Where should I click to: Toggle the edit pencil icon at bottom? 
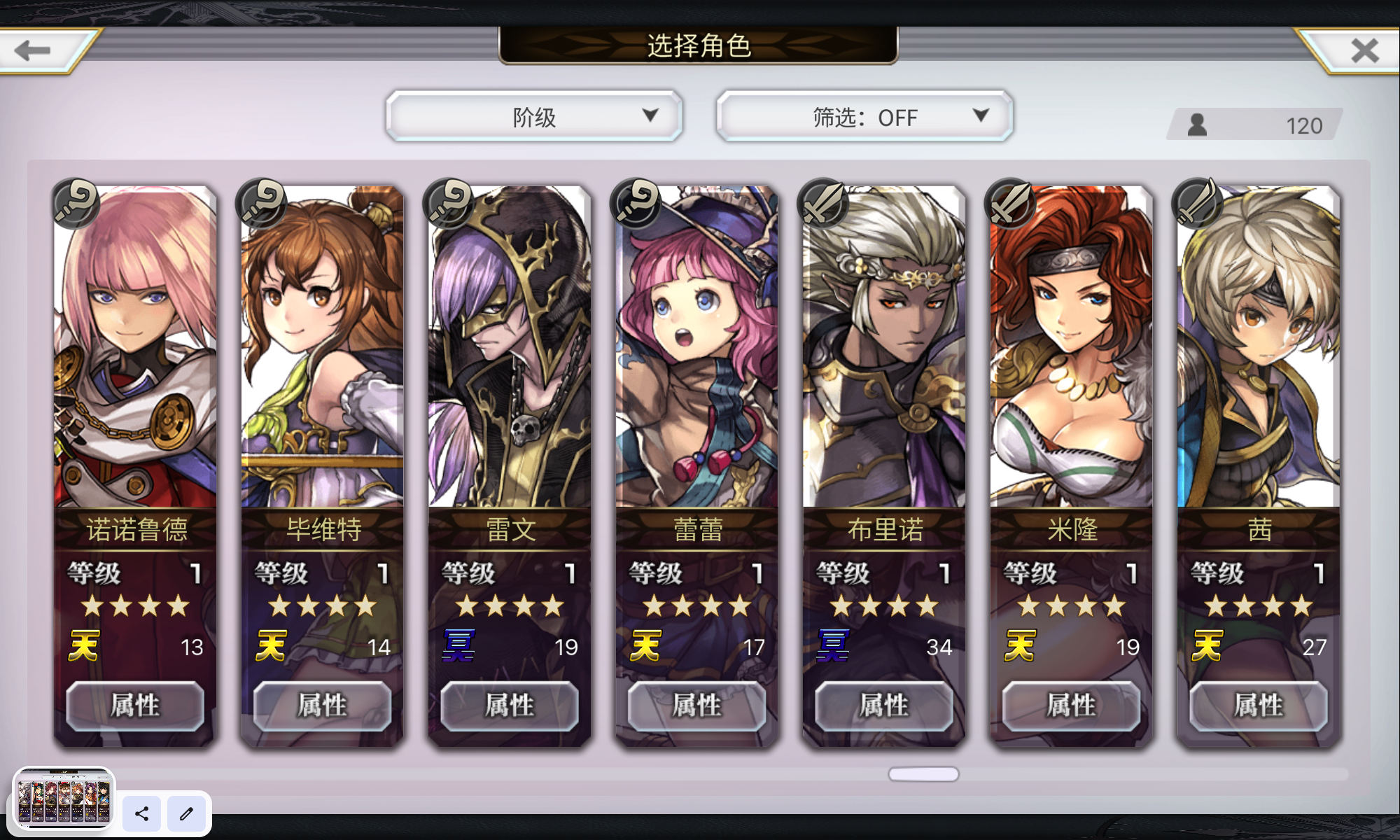click(185, 814)
